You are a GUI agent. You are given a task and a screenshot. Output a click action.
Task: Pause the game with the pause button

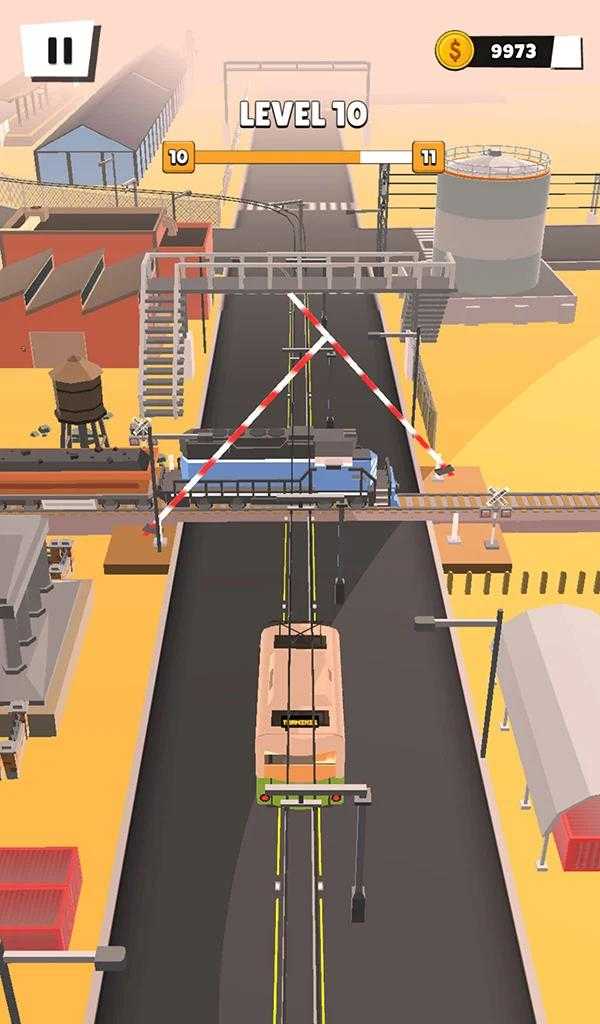pos(59,50)
